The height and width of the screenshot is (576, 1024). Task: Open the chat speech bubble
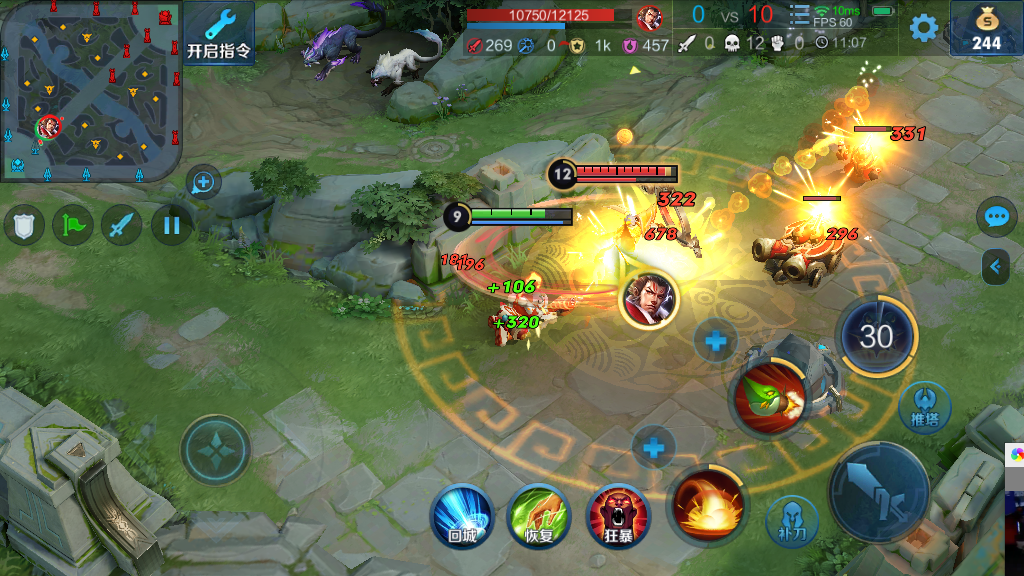click(997, 216)
